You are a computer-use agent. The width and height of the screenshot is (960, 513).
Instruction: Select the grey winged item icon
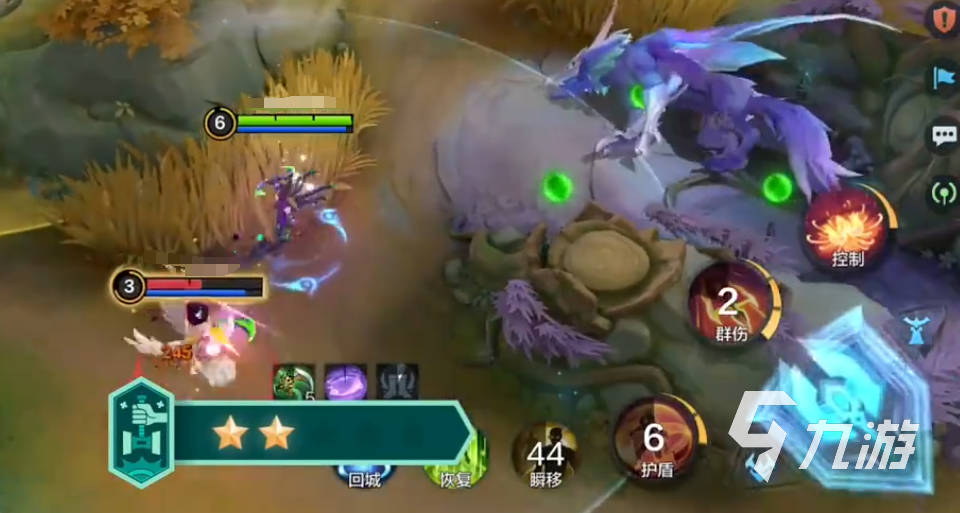(397, 382)
